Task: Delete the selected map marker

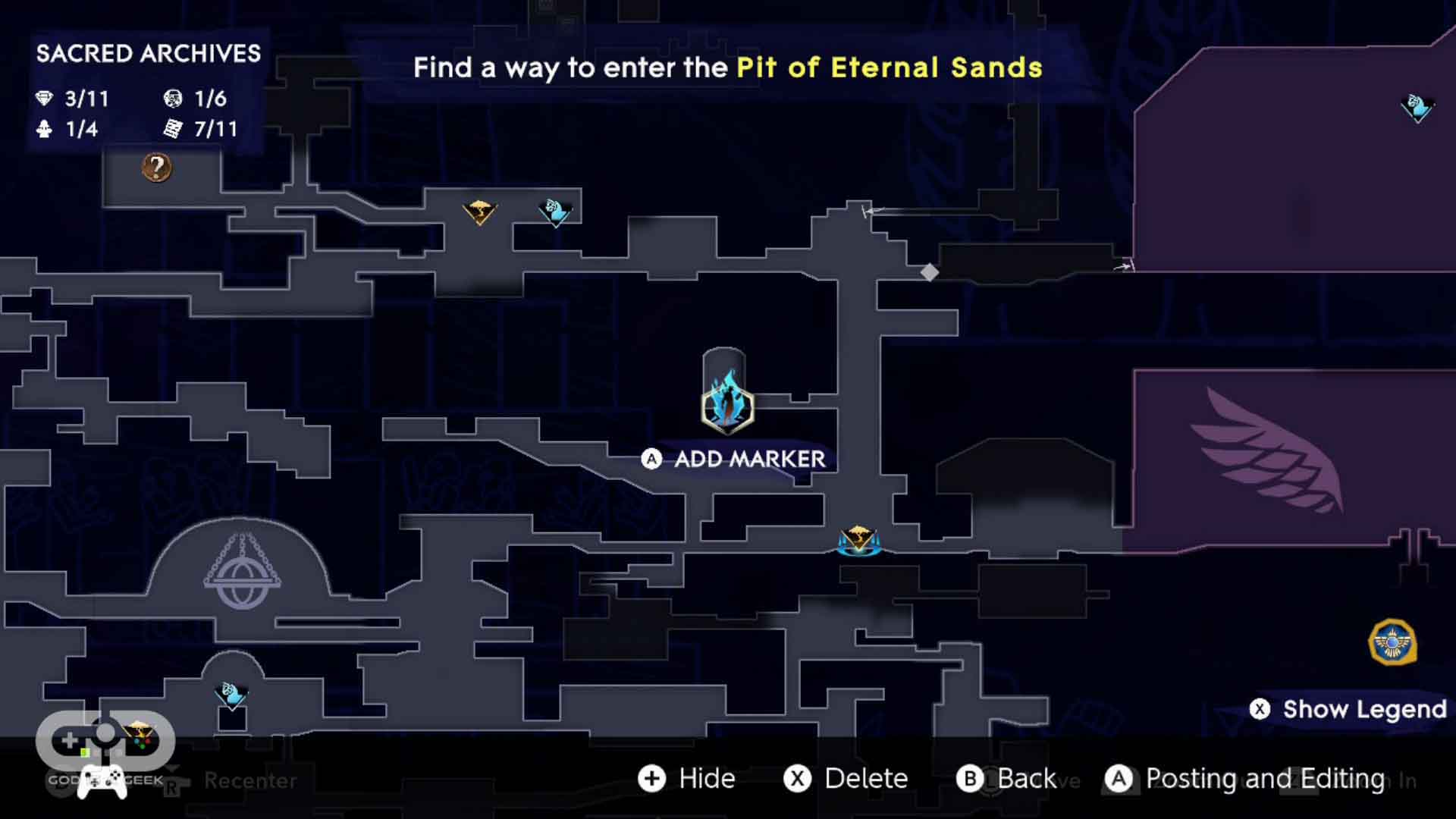Action: tap(846, 778)
